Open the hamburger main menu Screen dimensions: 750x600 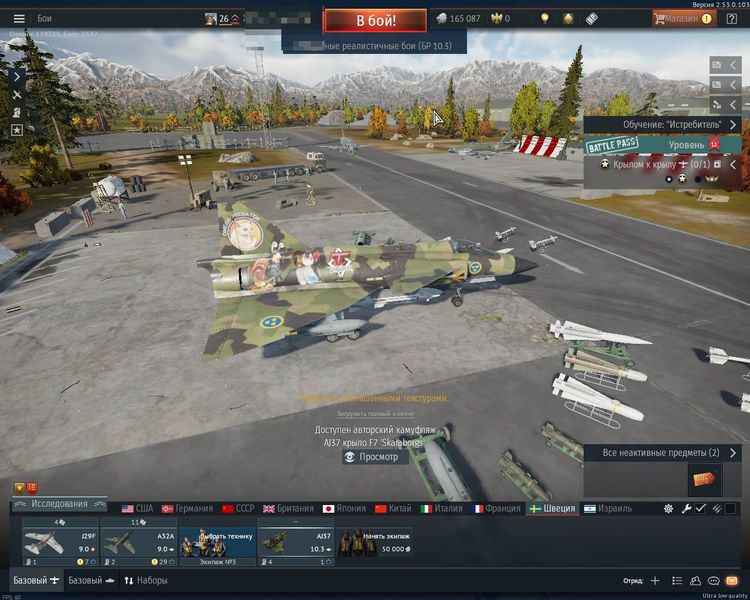19,18
